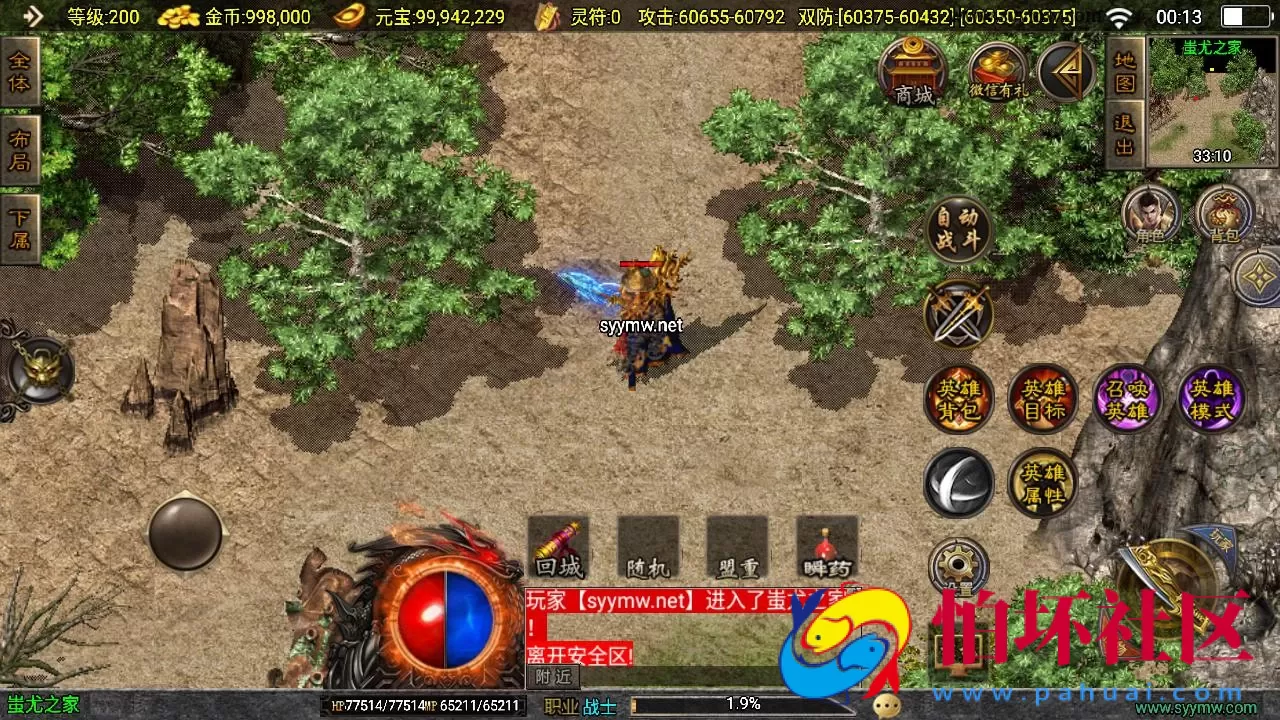Expand the 布局 layout panel

(22, 145)
